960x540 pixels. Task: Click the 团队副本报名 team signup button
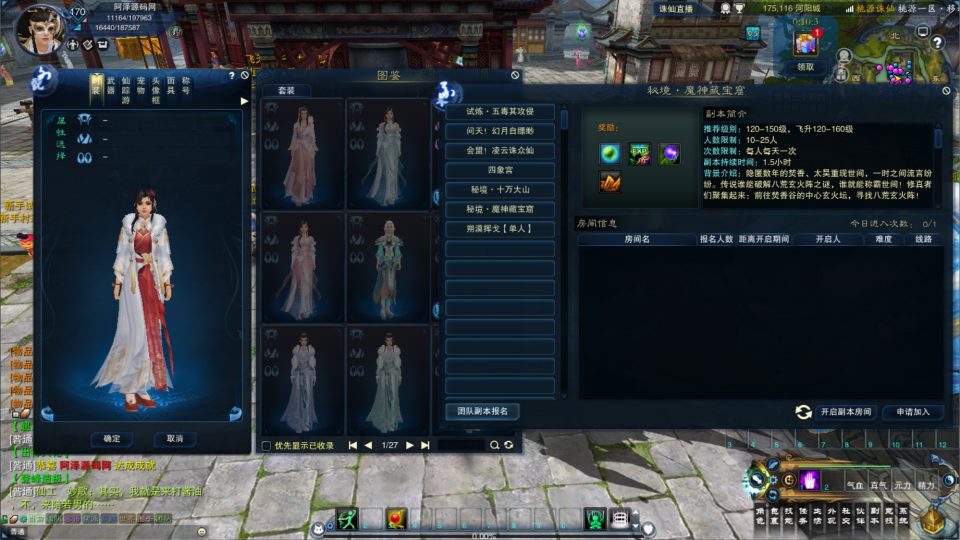(482, 411)
